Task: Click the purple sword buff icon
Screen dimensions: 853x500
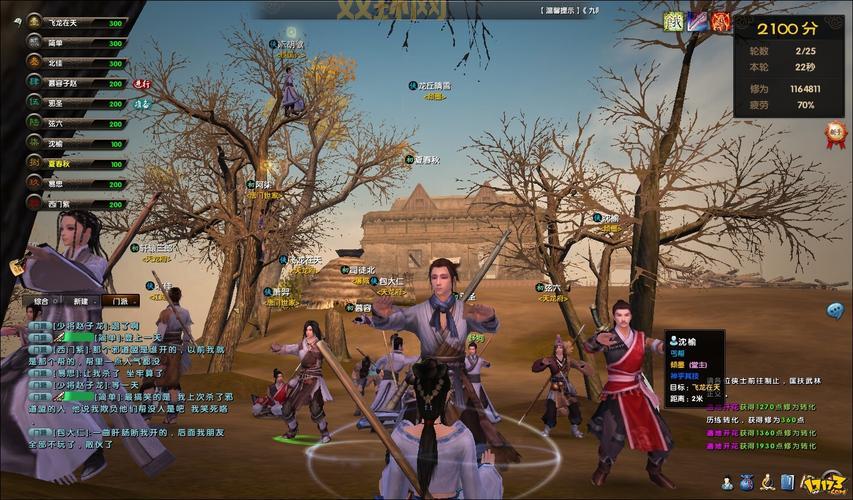Action: pyautogui.click(x=698, y=21)
